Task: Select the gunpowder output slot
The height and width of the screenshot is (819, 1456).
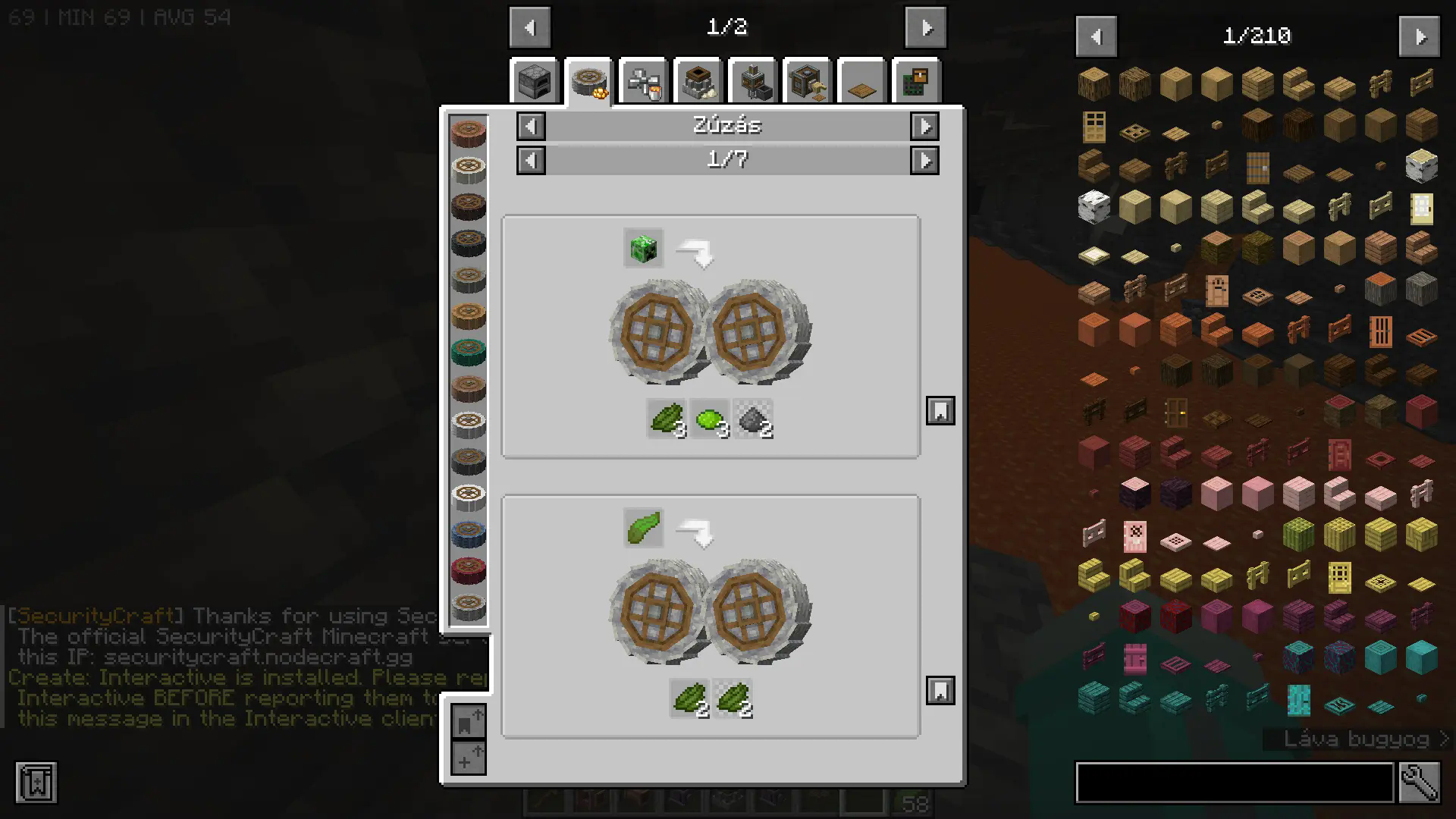Action: click(x=753, y=419)
